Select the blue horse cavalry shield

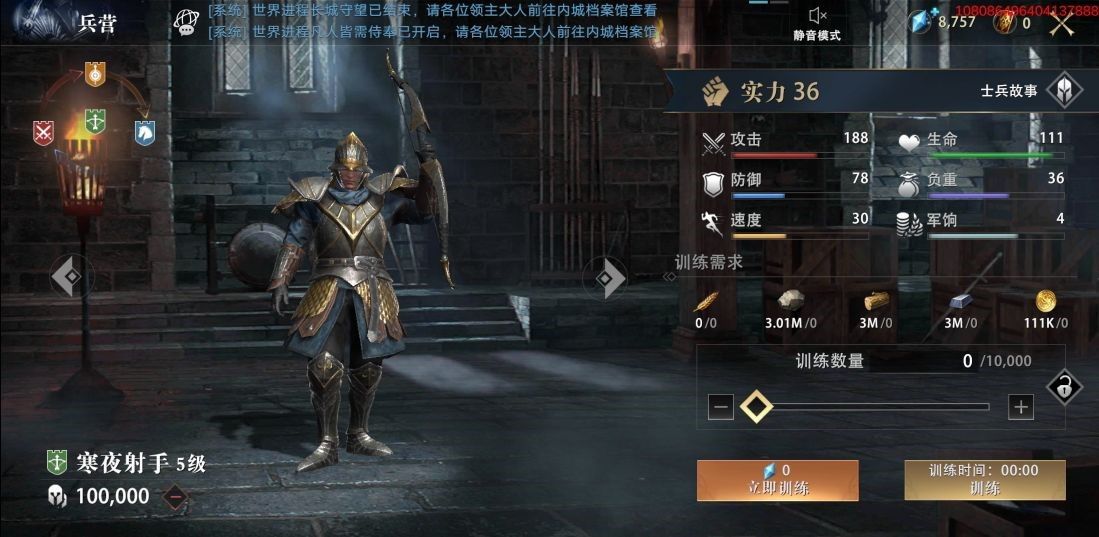145,132
